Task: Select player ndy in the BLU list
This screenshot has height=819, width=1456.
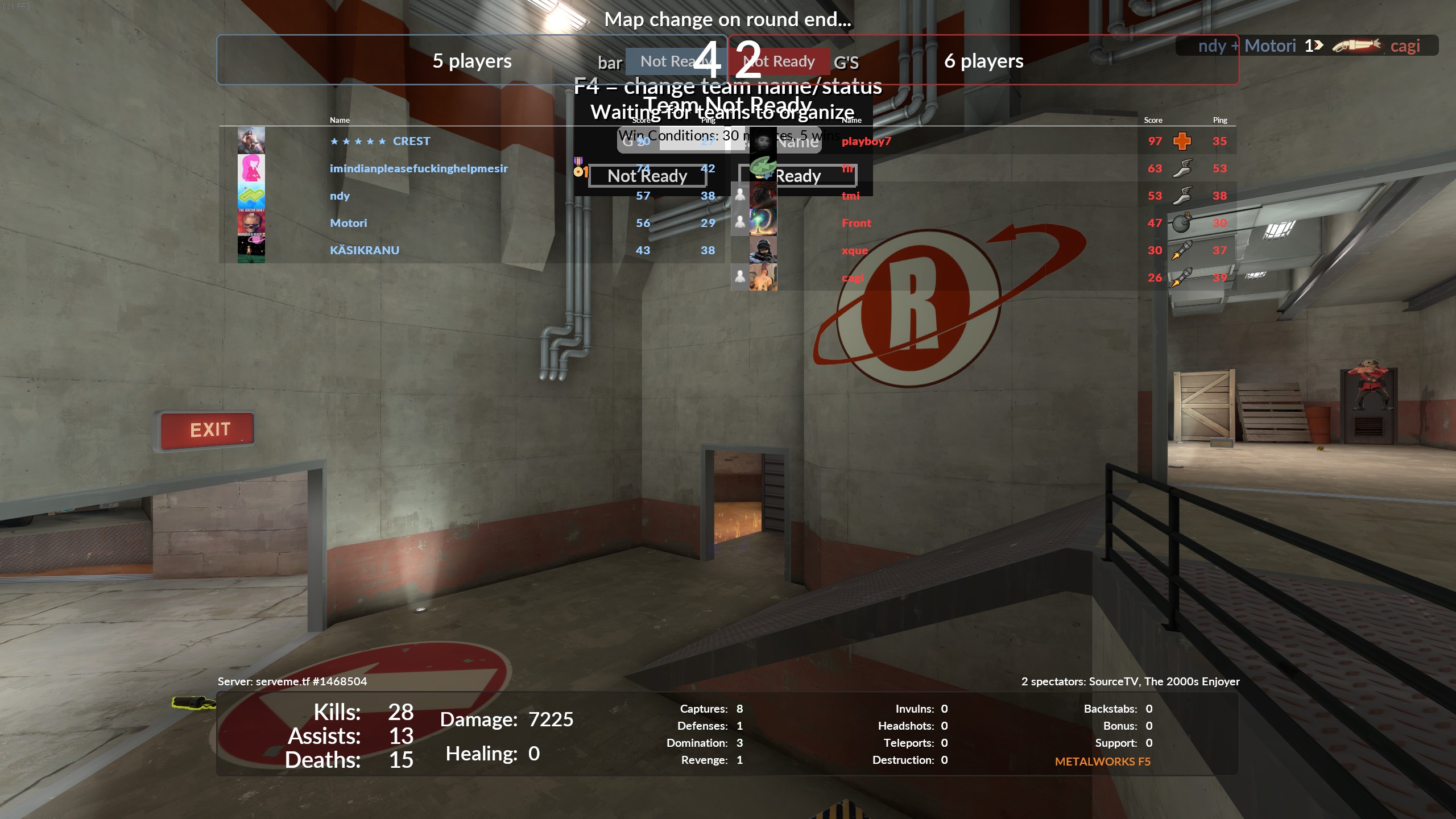Action: (340, 196)
